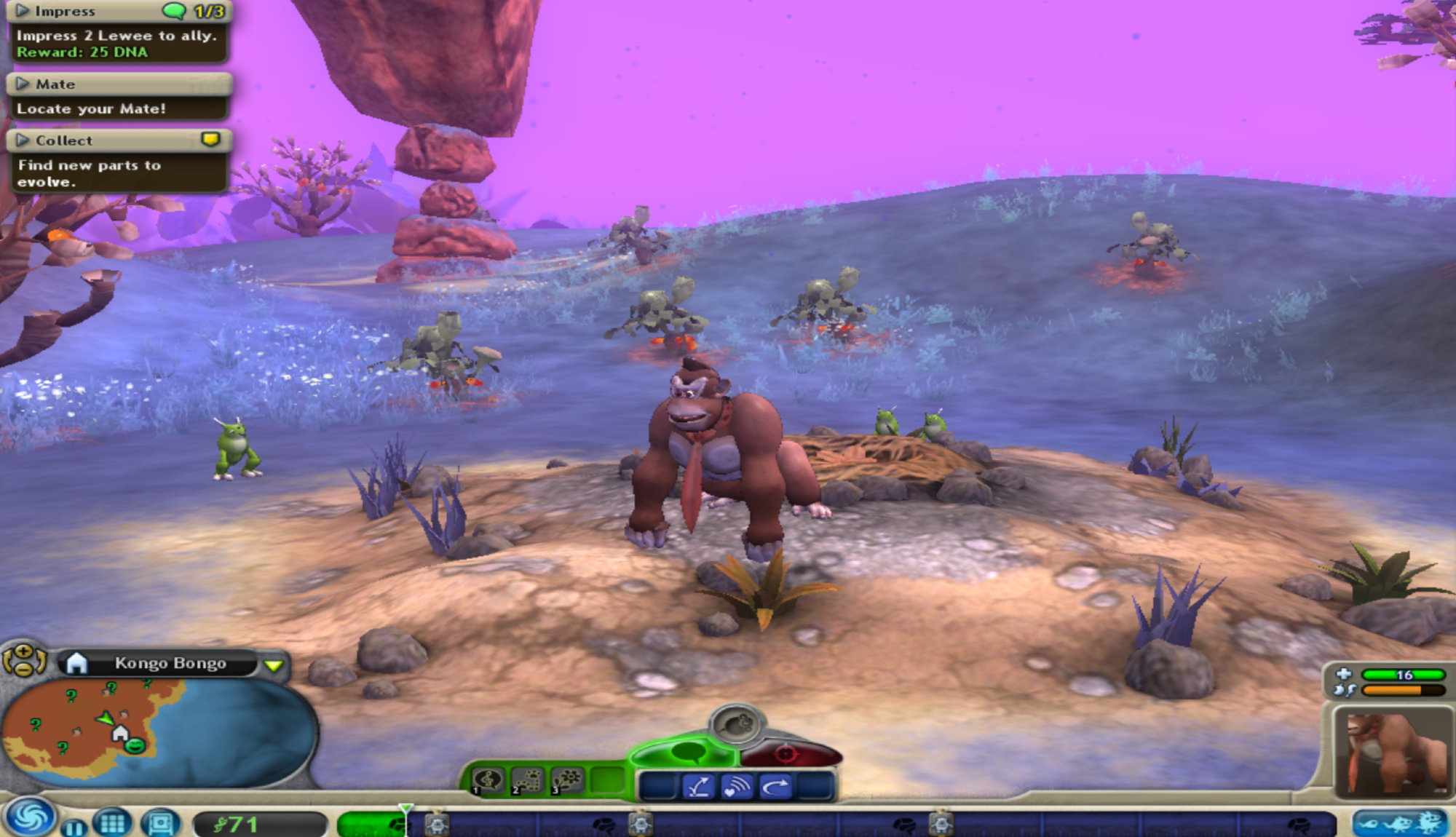
Task: Open the collections vault button
Action: [x=160, y=823]
